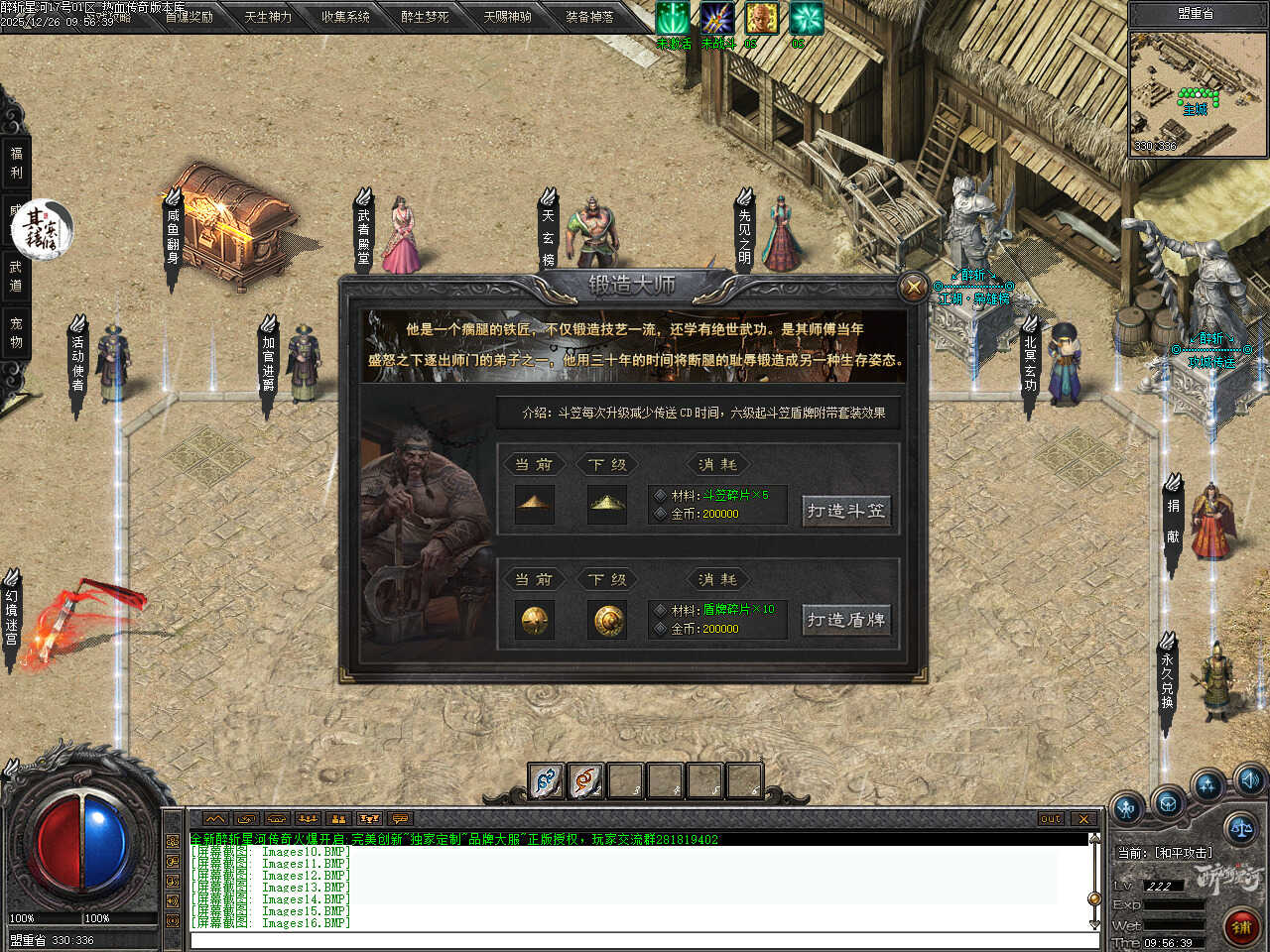Image resolution: width=1270 pixels, height=952 pixels.
Task: Toggle the sound speaker icon
Action: (x=1249, y=778)
